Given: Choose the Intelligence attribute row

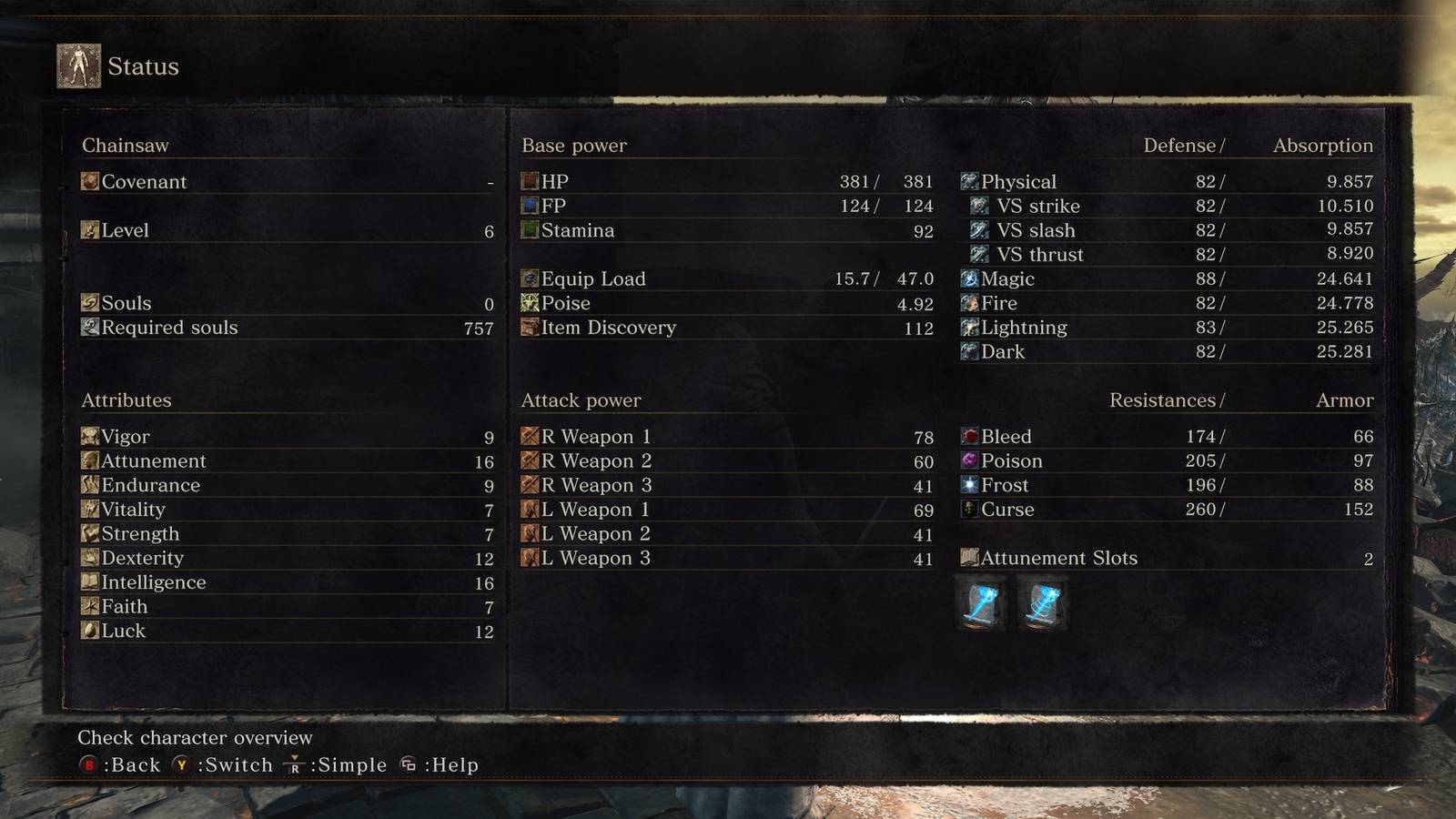Looking at the screenshot, I should (x=287, y=582).
